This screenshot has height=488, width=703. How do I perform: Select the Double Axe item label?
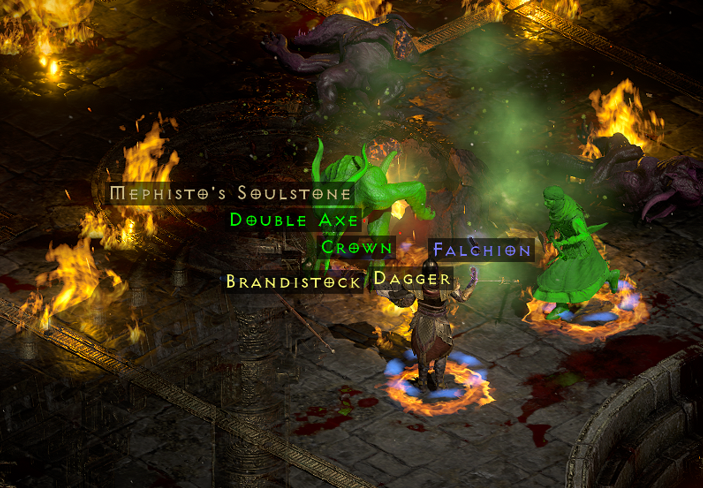[x=294, y=220]
